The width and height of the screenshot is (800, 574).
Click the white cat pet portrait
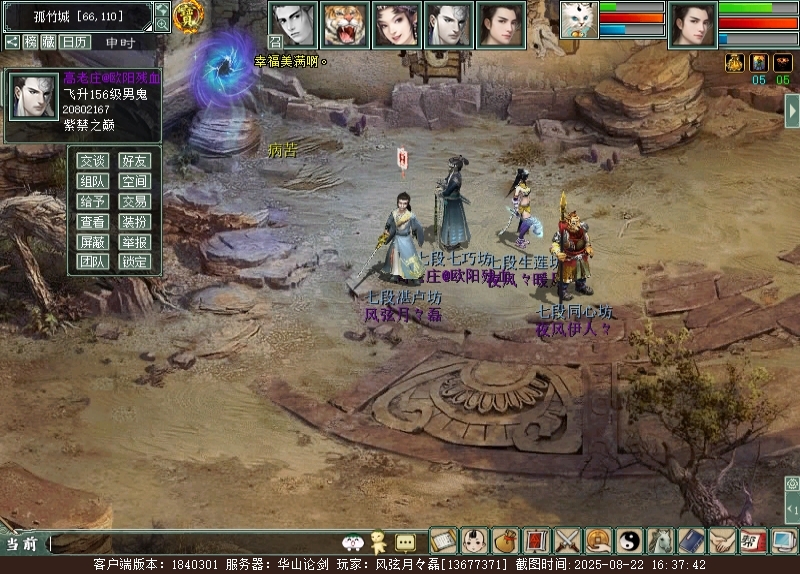tap(579, 20)
